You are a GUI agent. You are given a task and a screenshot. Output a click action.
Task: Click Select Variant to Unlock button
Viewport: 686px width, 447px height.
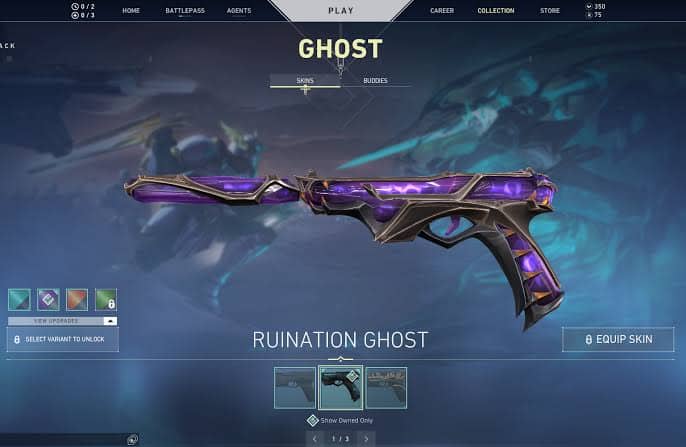(62, 340)
